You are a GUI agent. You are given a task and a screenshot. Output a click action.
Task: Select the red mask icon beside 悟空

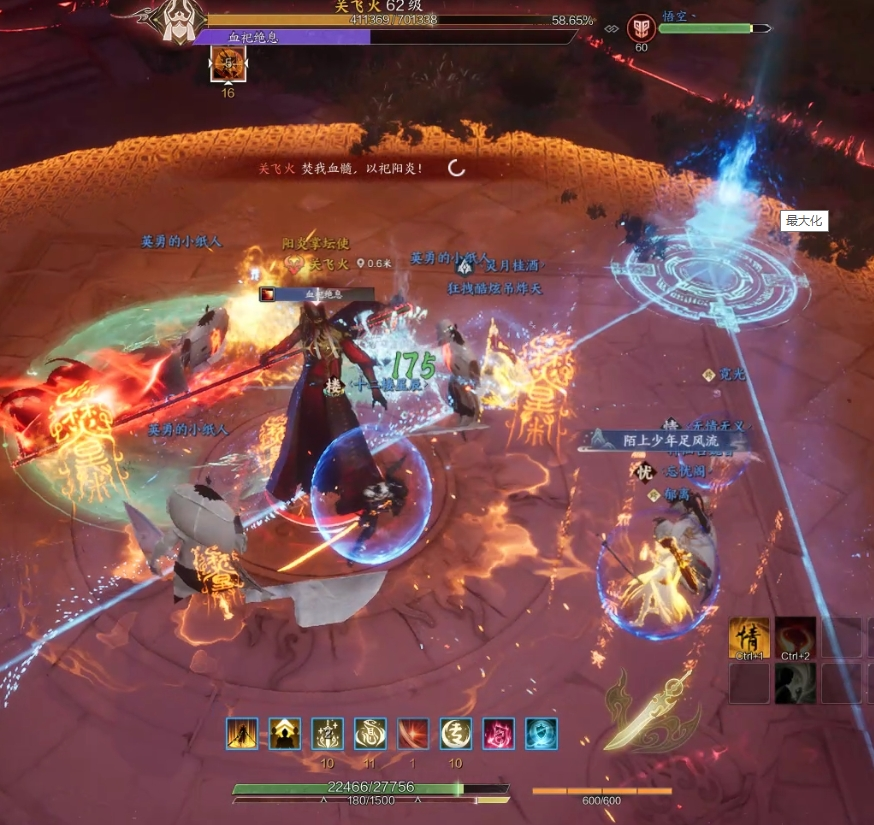[x=641, y=28]
